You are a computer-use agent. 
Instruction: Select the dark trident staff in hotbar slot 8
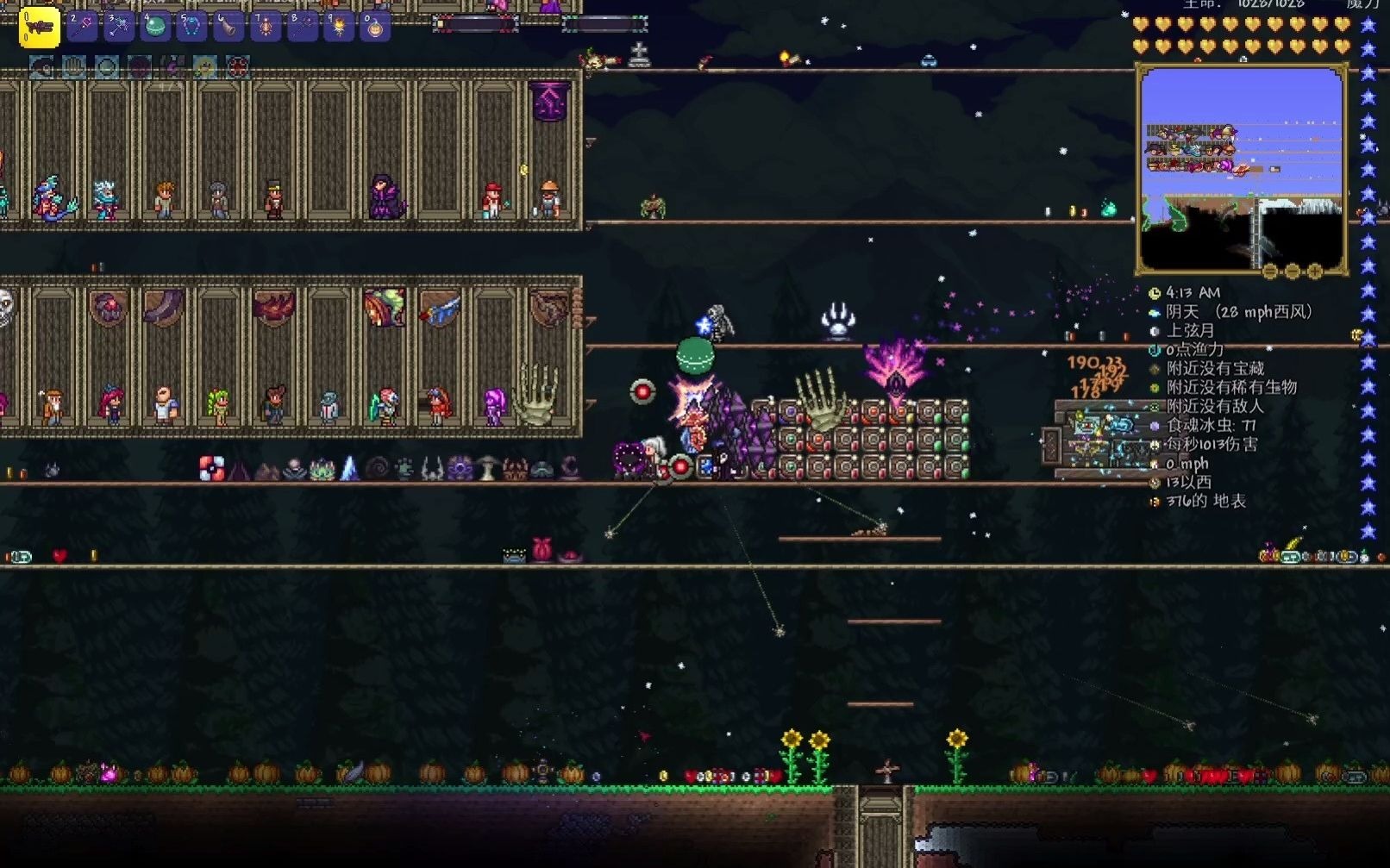302,27
